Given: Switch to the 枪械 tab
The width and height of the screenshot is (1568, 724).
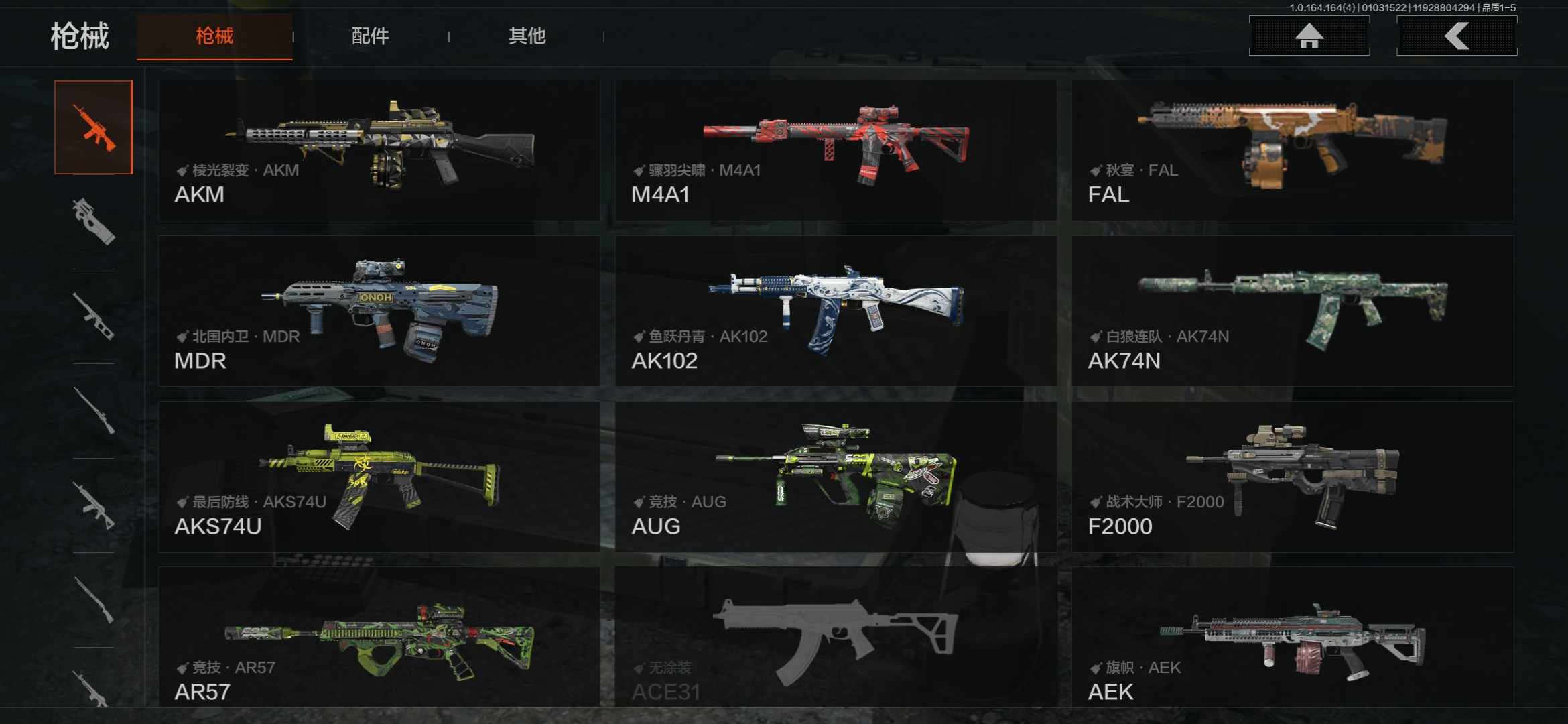Looking at the screenshot, I should click(214, 36).
